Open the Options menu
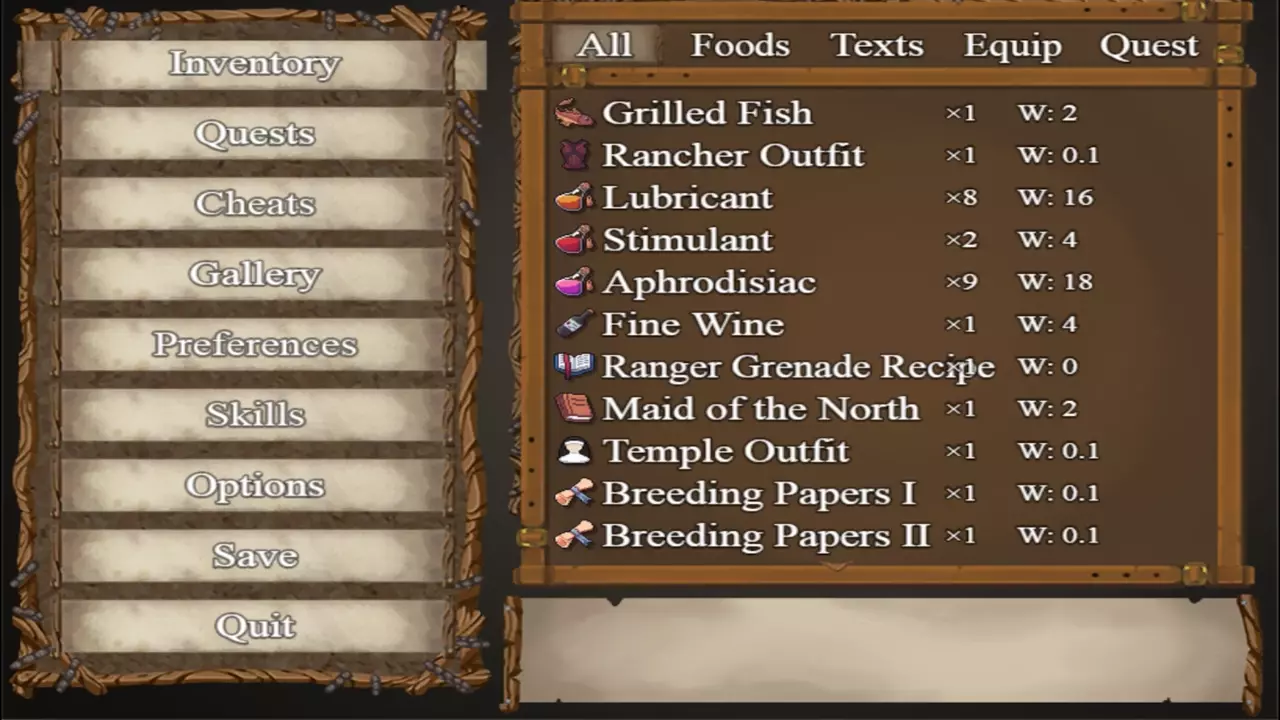This screenshot has height=720, width=1280. [254, 486]
